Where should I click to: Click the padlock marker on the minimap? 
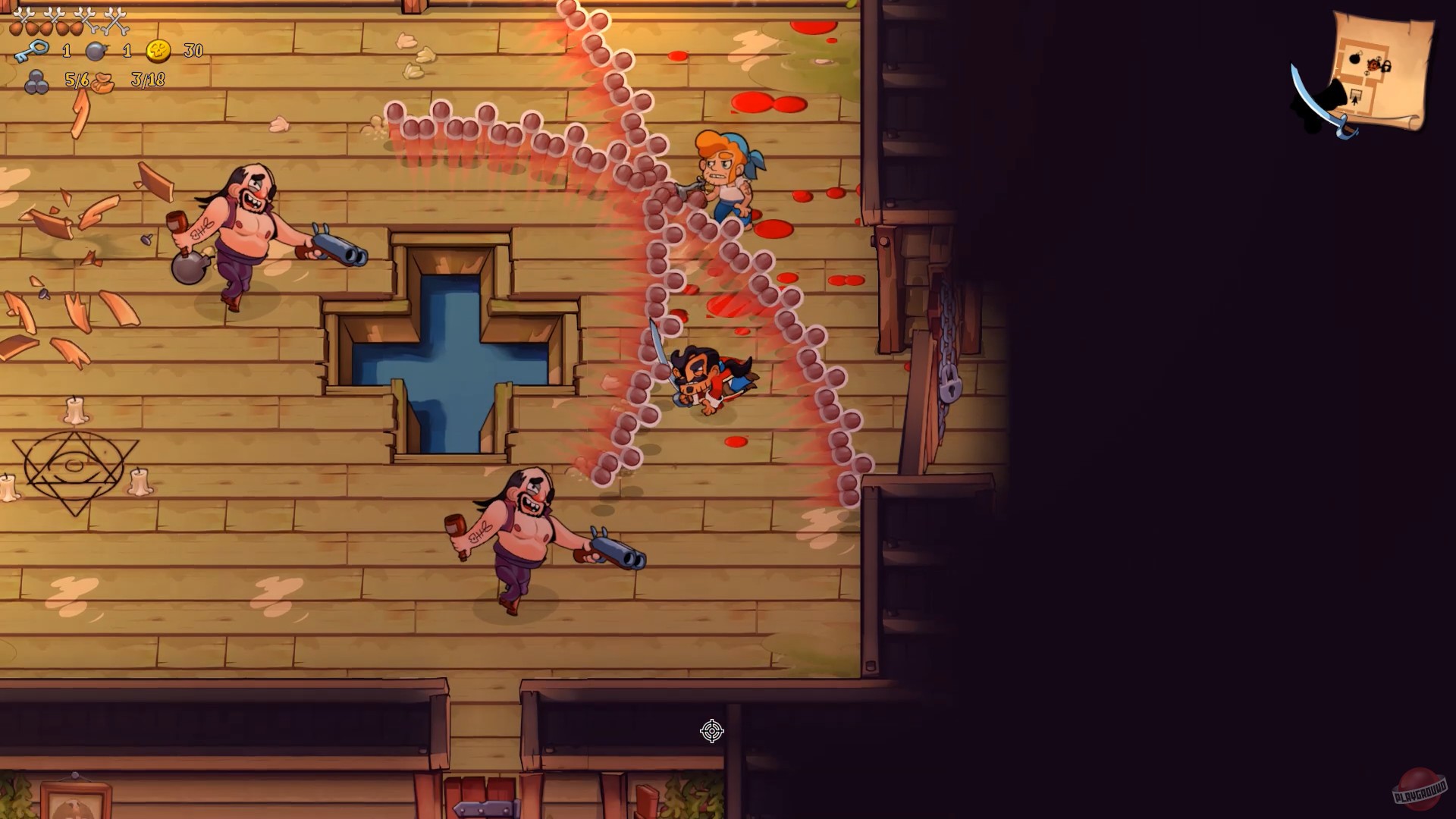1386,67
